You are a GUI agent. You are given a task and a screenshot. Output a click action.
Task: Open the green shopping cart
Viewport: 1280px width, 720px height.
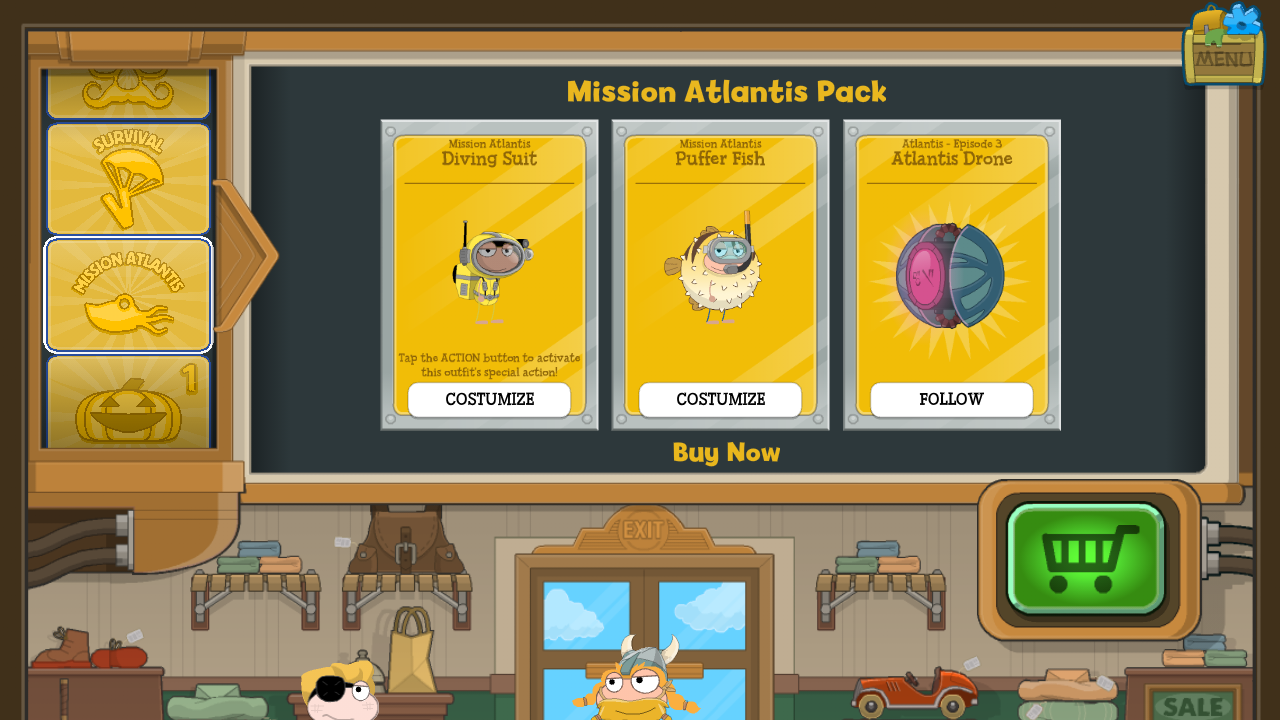tap(1086, 558)
